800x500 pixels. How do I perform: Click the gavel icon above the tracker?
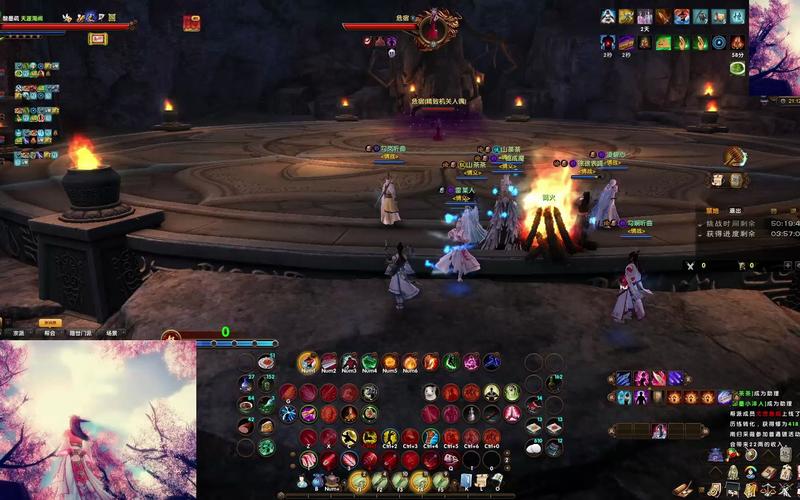tap(736, 157)
